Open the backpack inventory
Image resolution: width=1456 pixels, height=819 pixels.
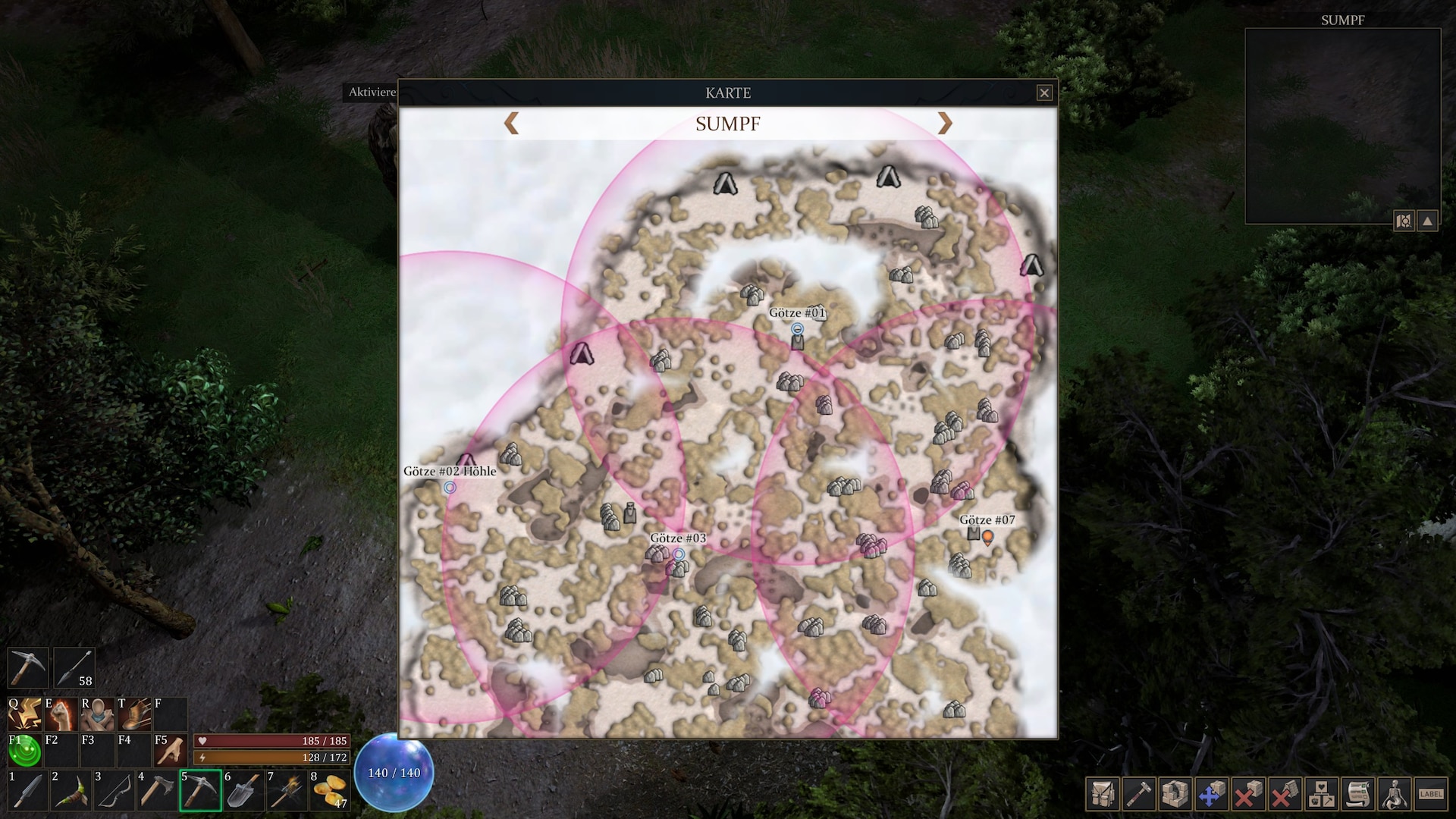point(1101,793)
